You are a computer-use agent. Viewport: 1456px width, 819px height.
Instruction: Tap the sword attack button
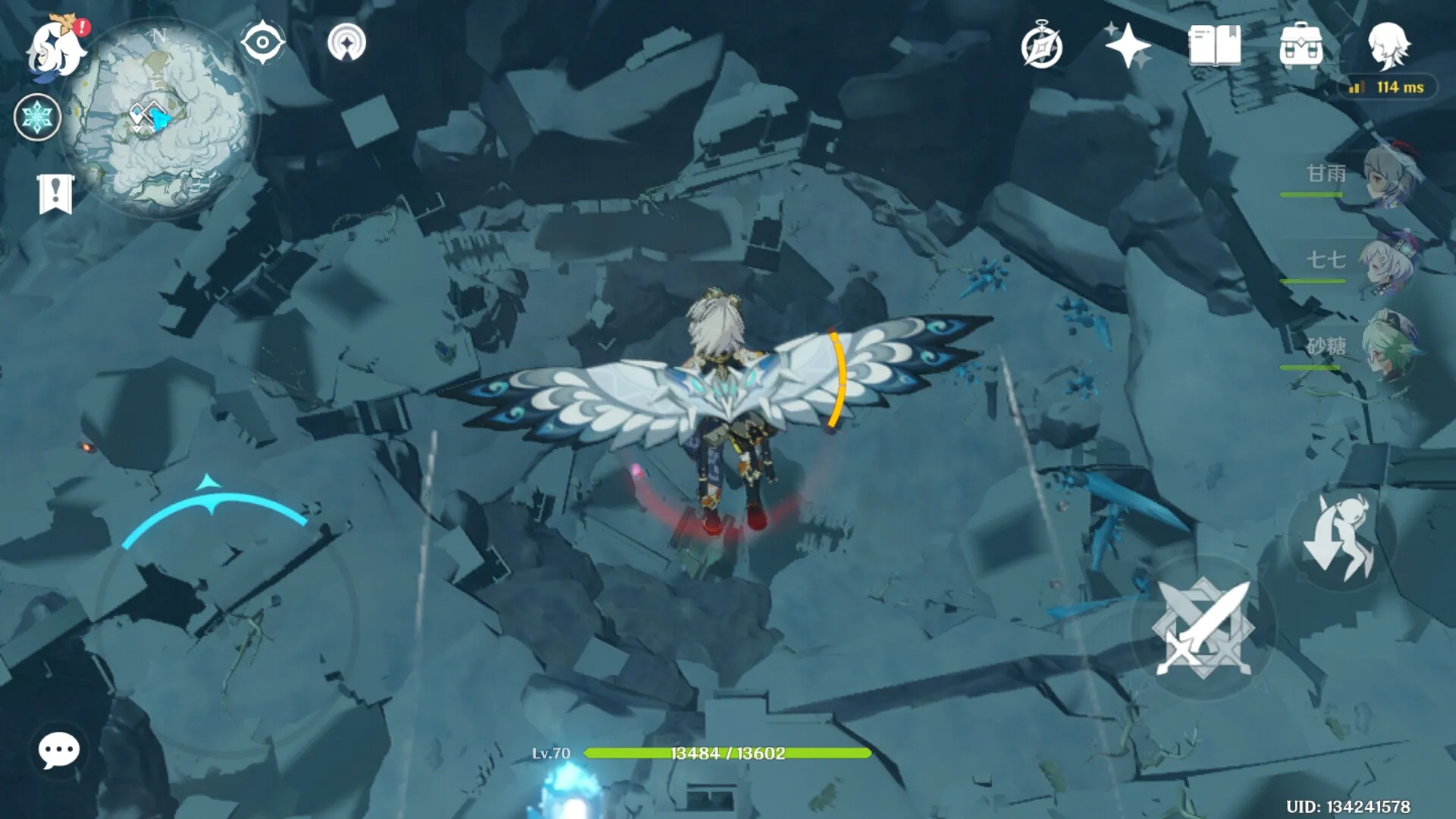coord(1203,628)
